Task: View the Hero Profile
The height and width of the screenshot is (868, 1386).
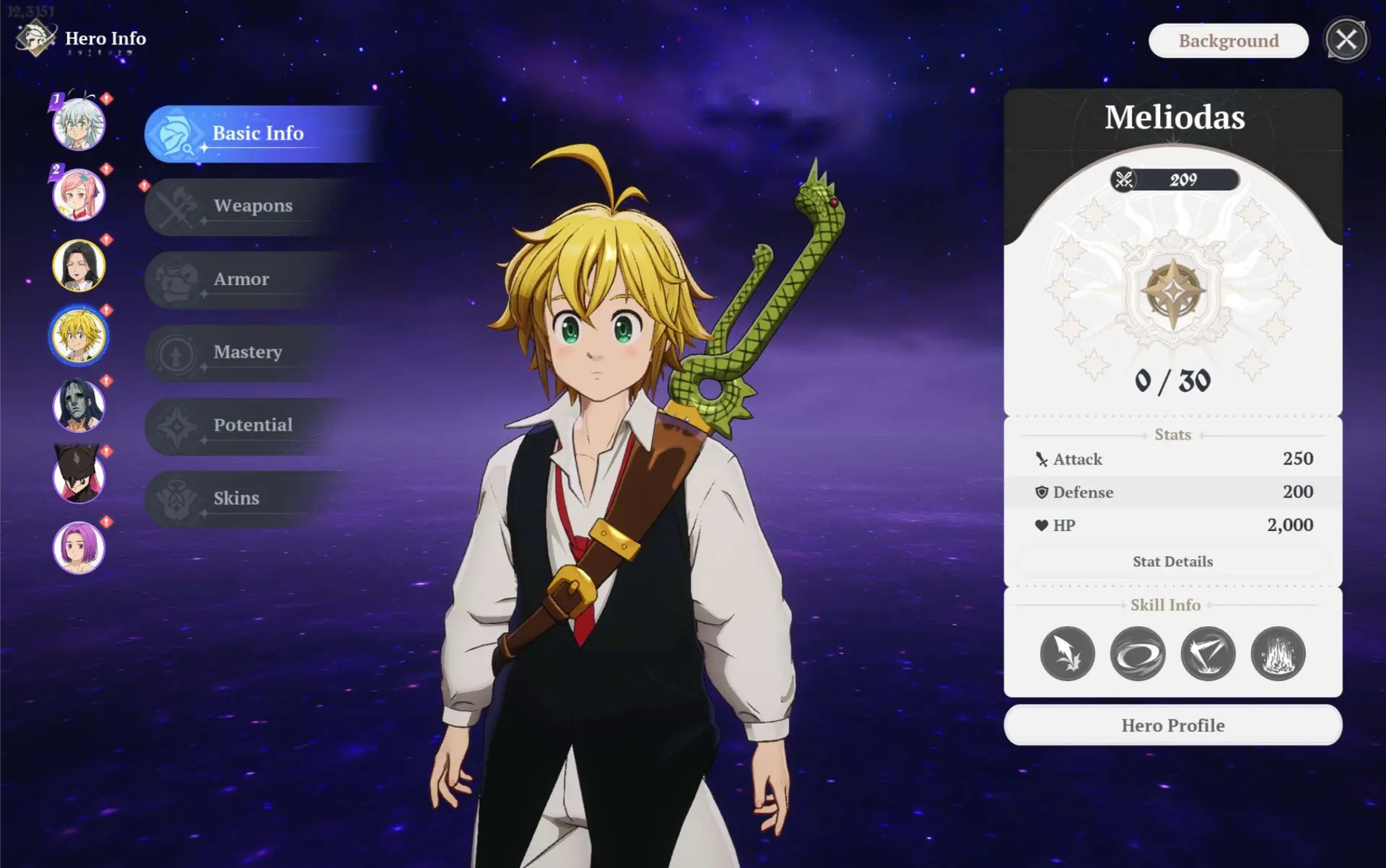Action: (x=1172, y=725)
